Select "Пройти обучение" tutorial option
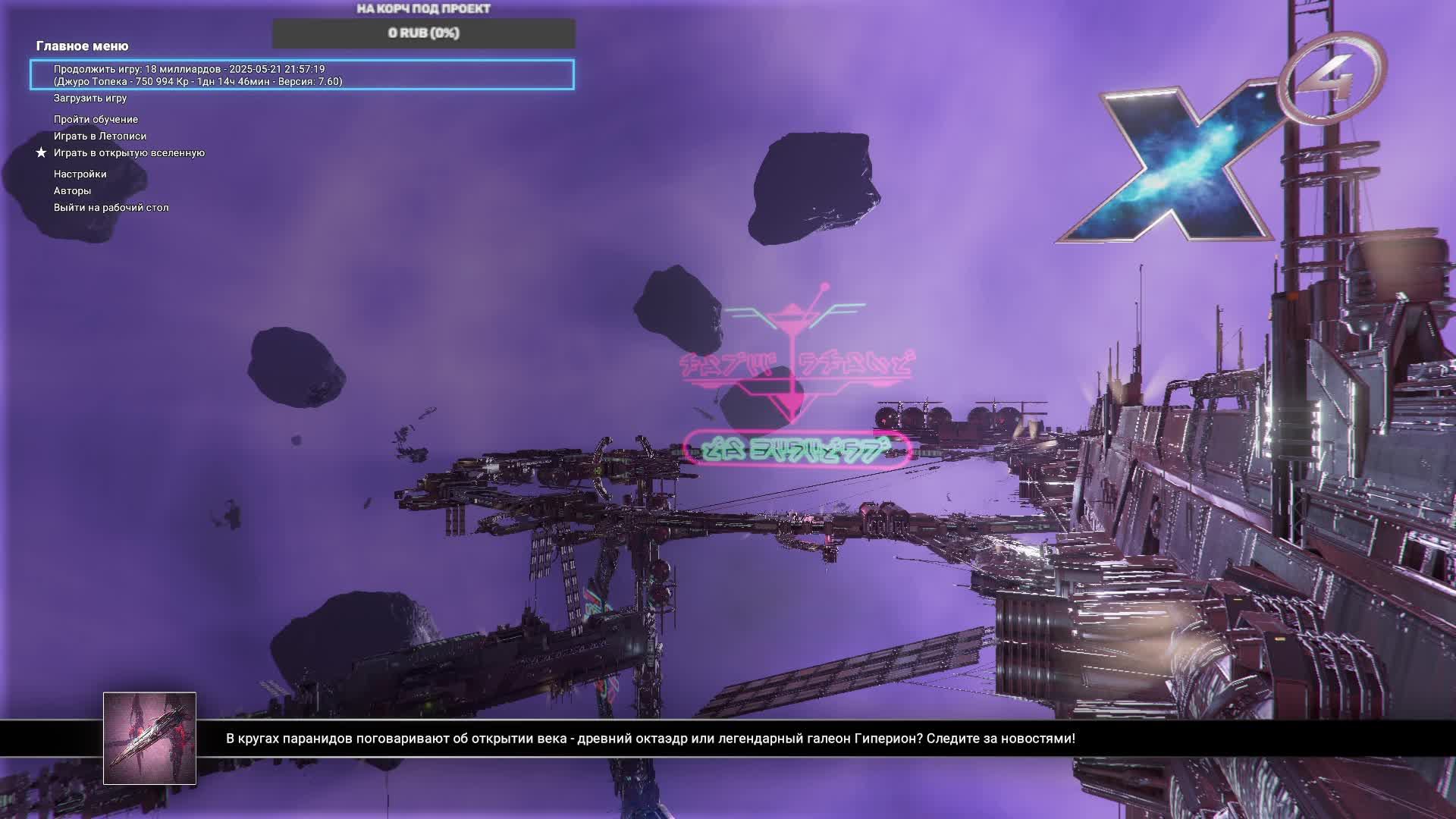1456x819 pixels. (96, 119)
